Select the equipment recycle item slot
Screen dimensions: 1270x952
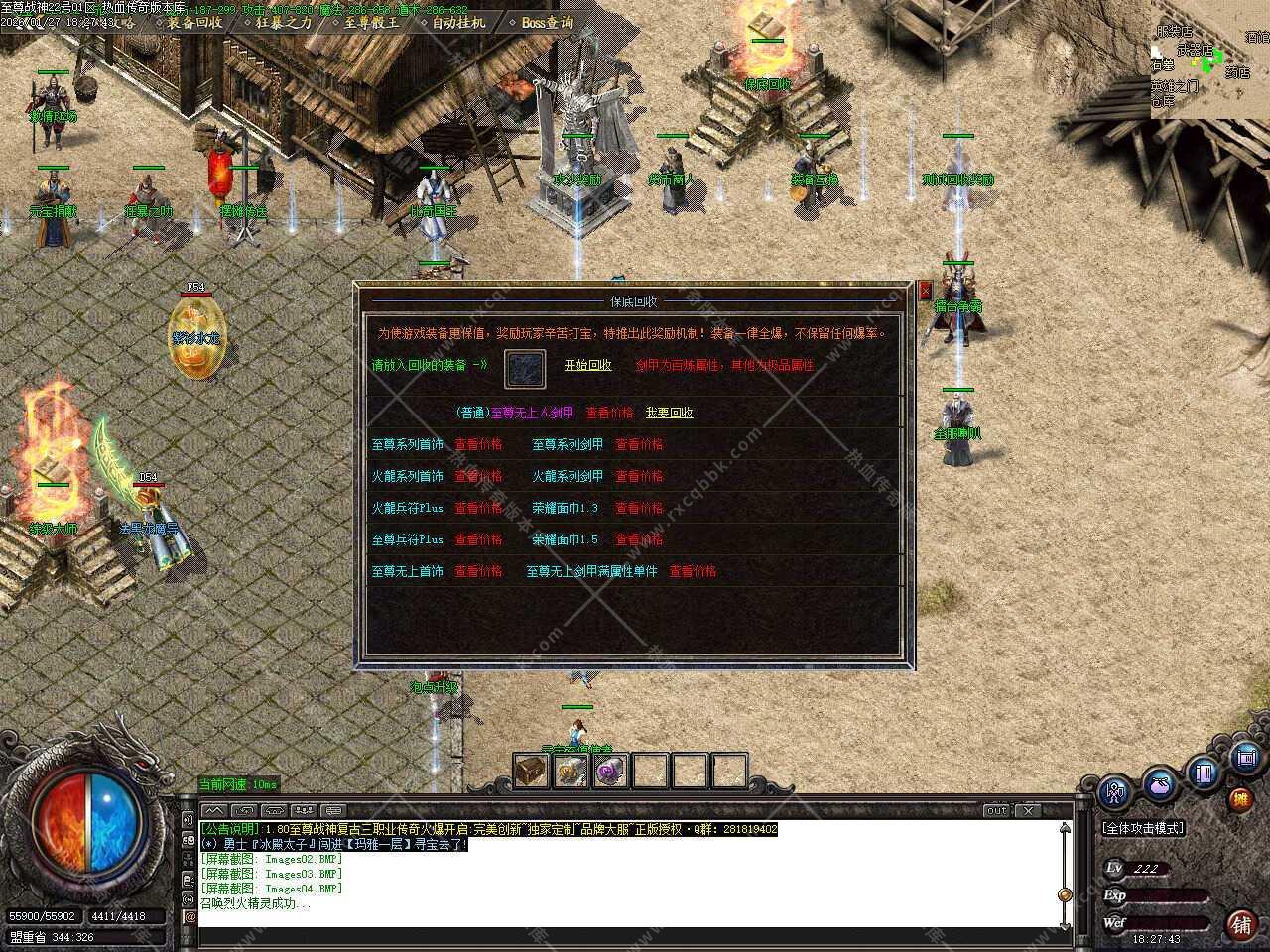[525, 369]
